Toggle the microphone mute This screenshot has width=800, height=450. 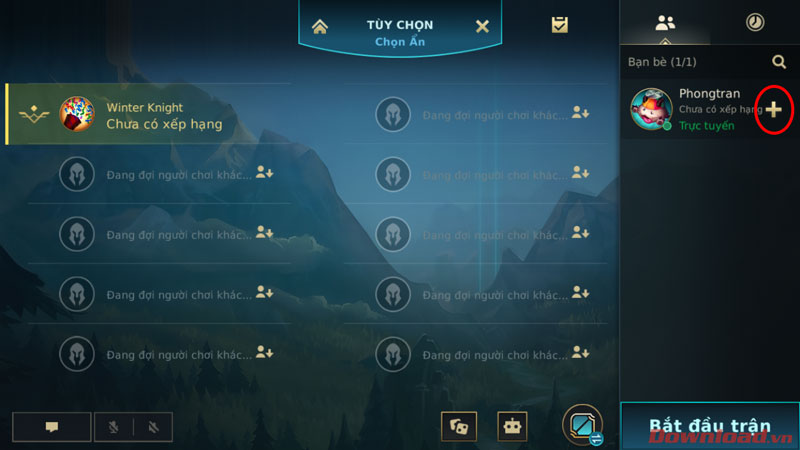click(x=114, y=427)
